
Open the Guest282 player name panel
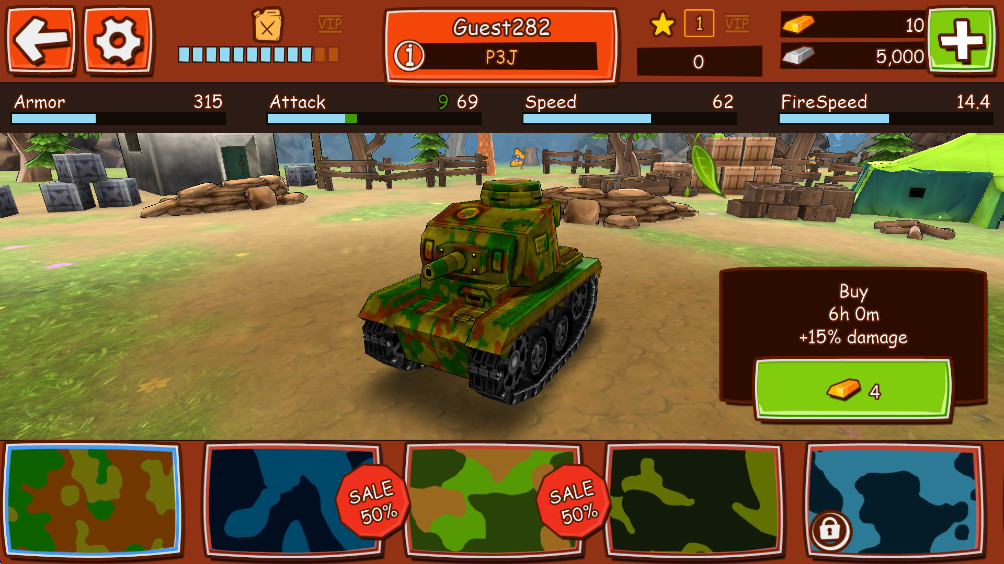pos(501,27)
